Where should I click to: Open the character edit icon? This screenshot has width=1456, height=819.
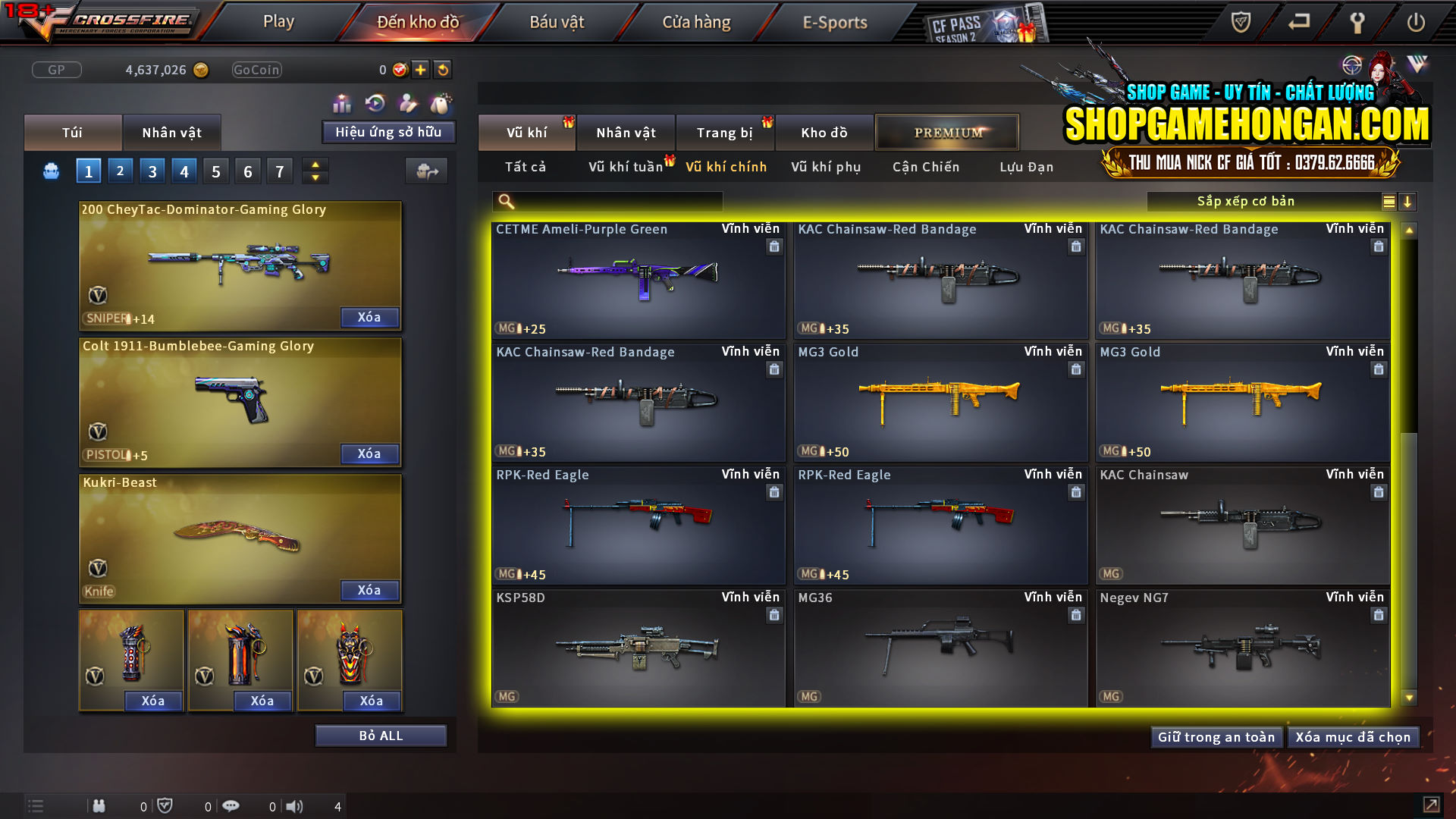click(x=408, y=102)
